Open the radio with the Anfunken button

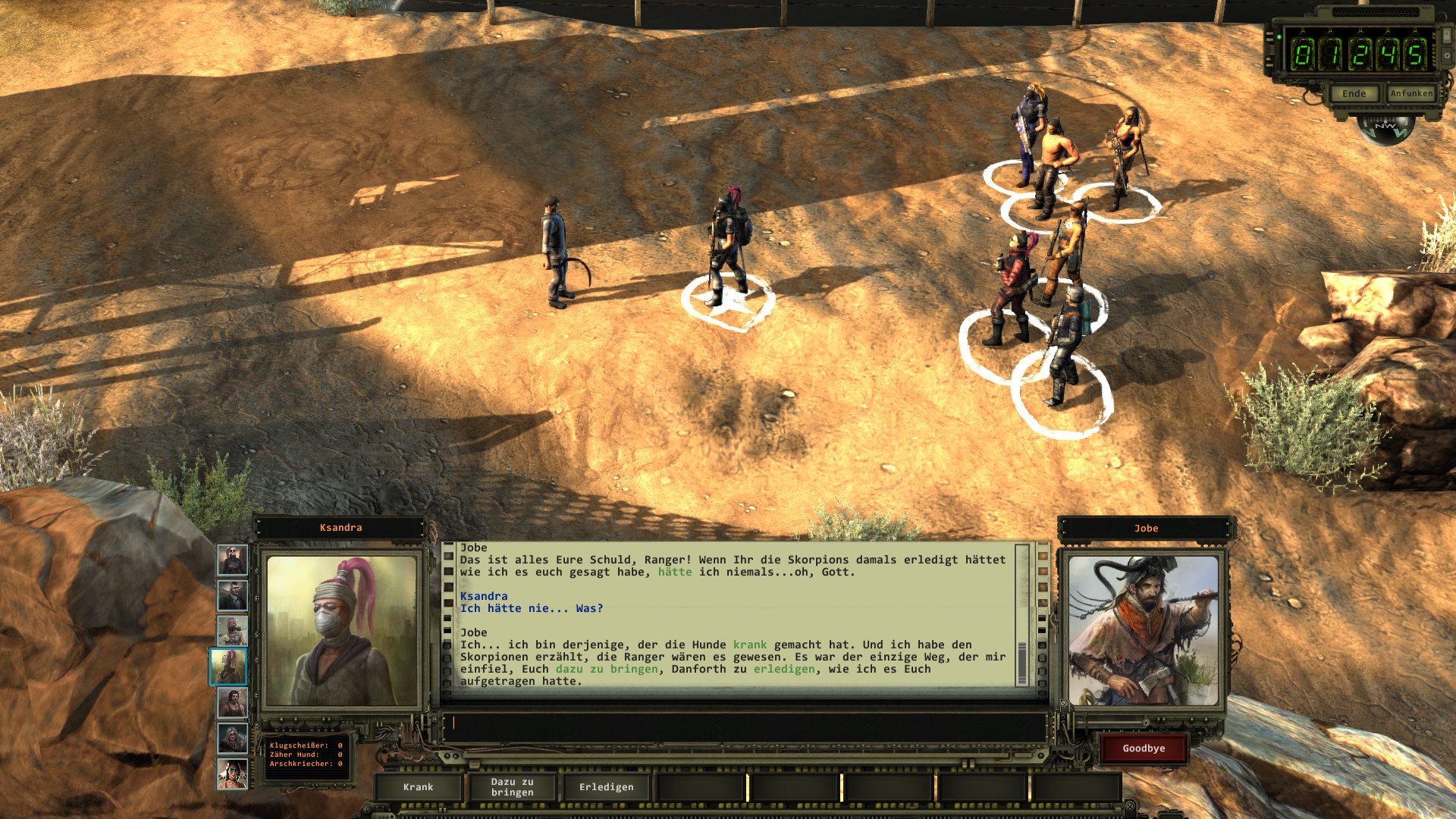pos(1411,93)
